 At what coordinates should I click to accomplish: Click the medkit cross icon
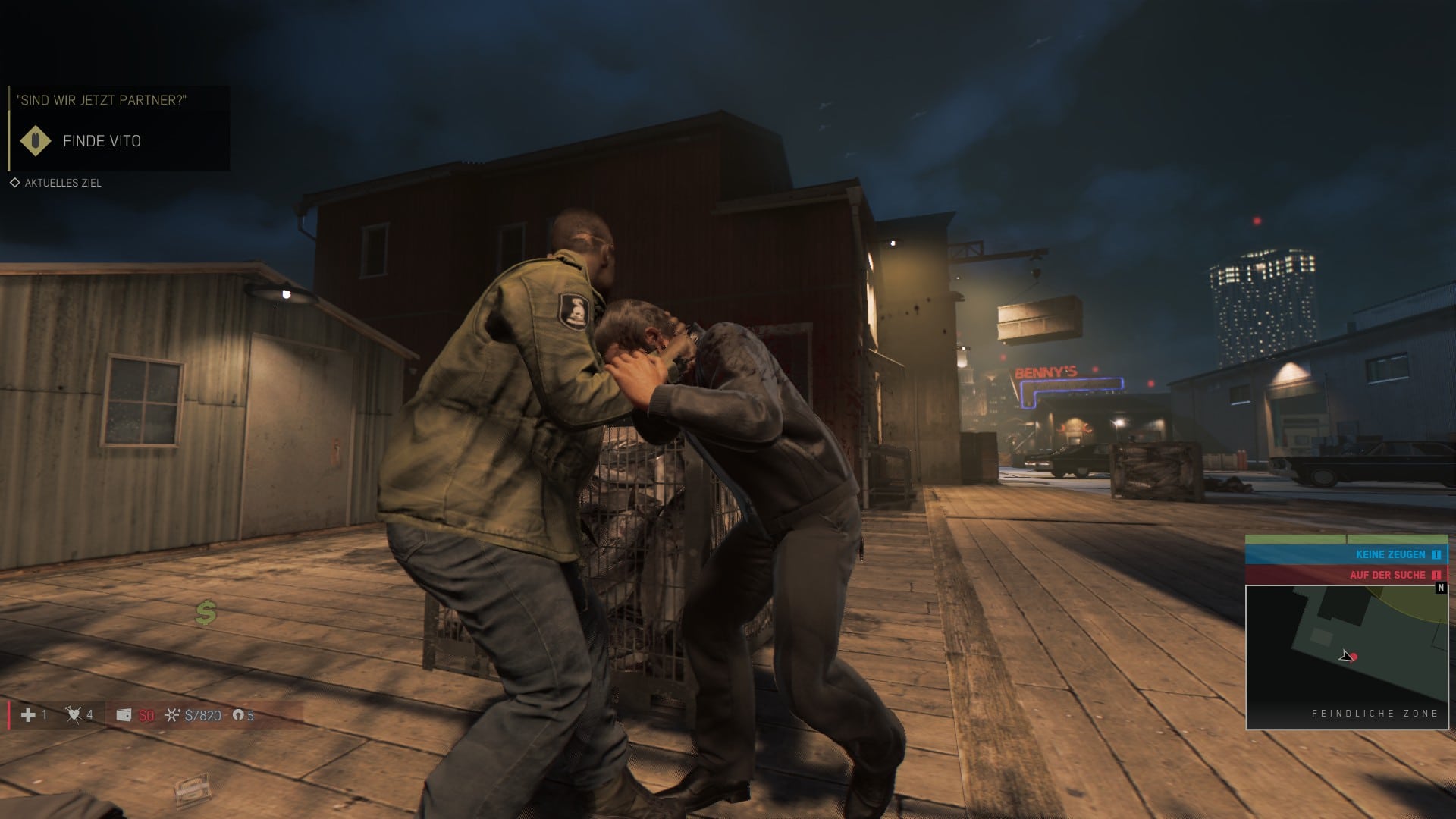[28, 715]
